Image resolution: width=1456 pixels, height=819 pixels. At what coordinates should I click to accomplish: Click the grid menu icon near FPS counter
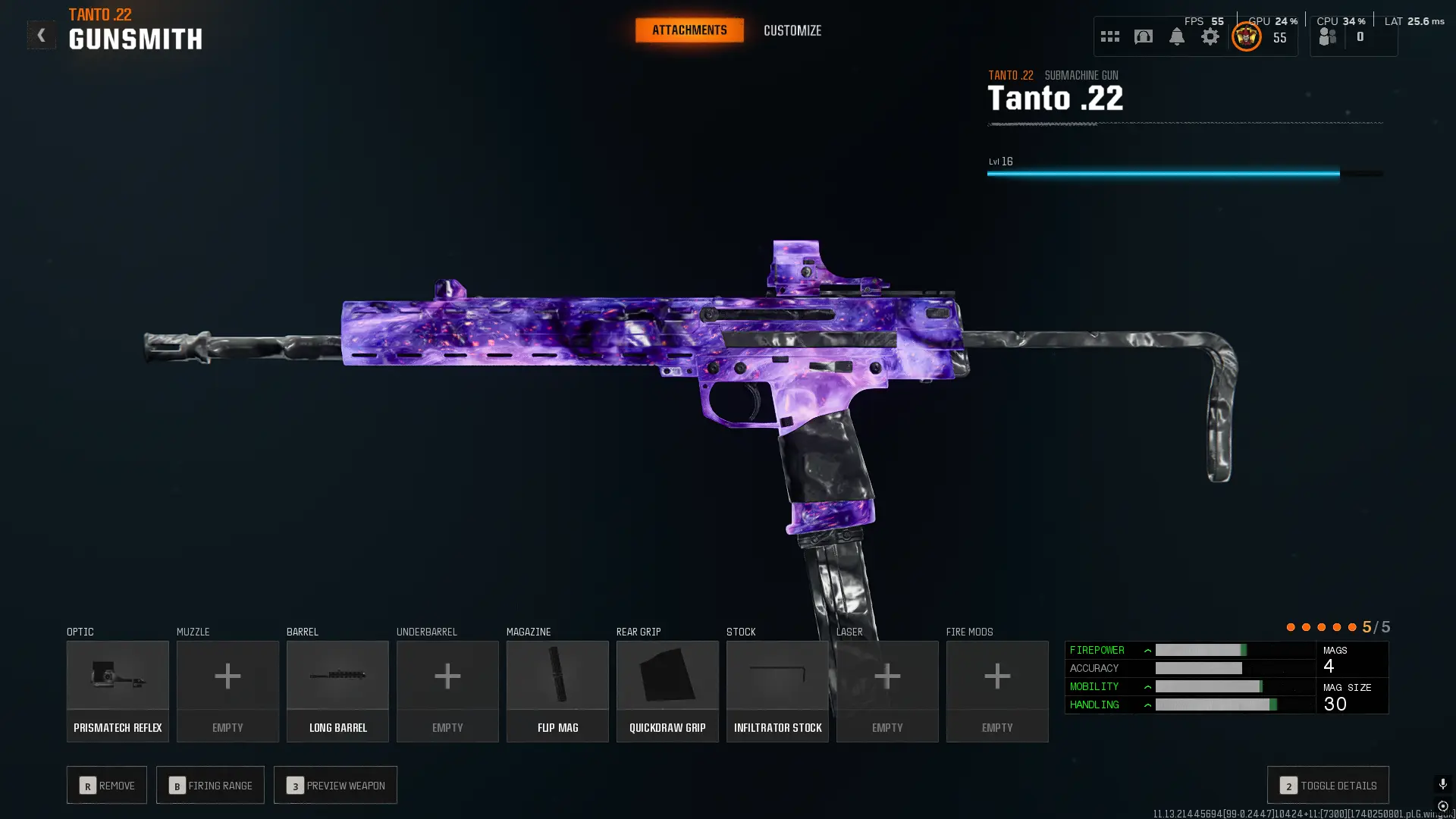1109,36
